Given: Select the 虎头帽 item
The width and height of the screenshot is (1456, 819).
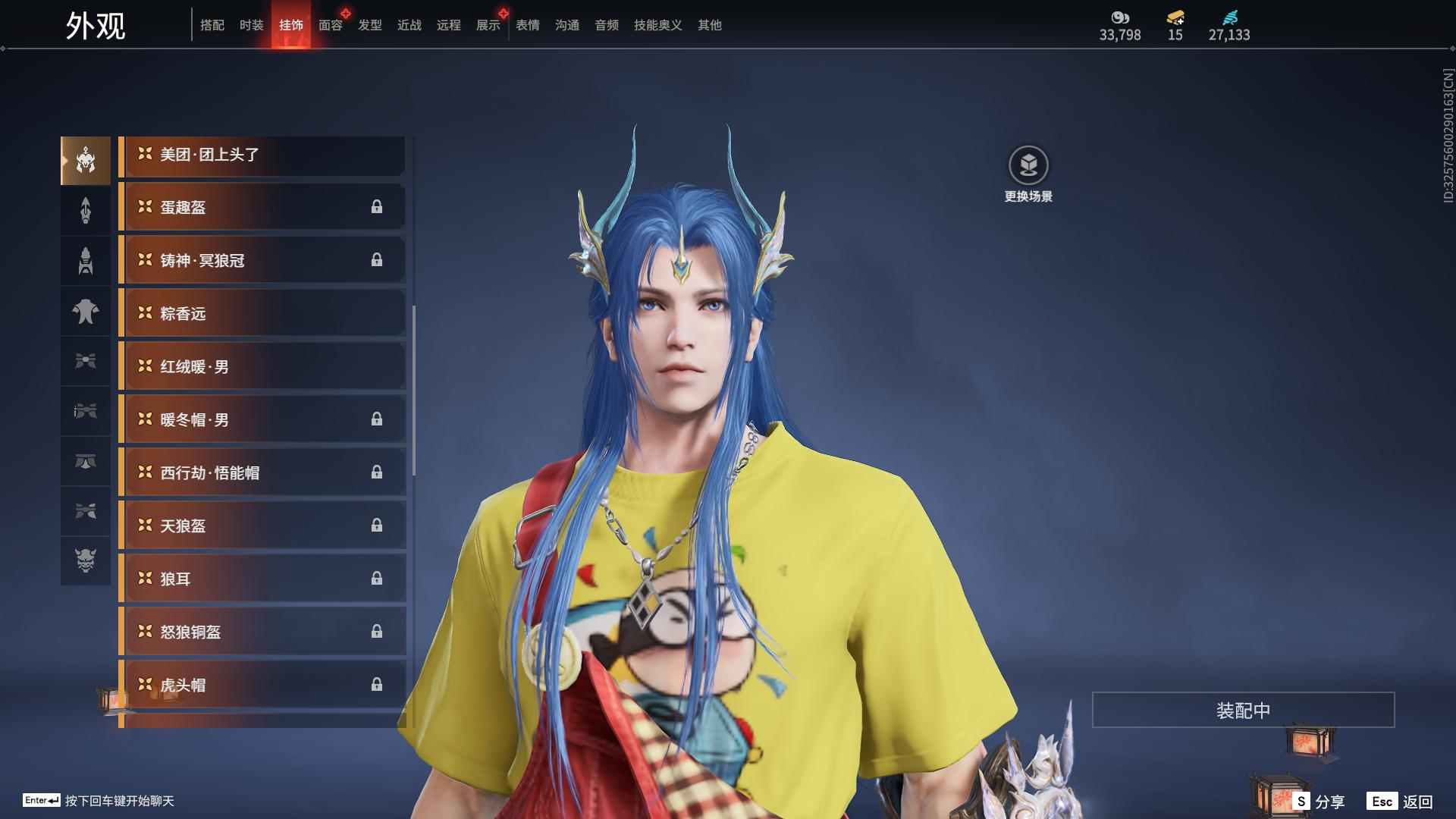Looking at the screenshot, I should tap(262, 685).
